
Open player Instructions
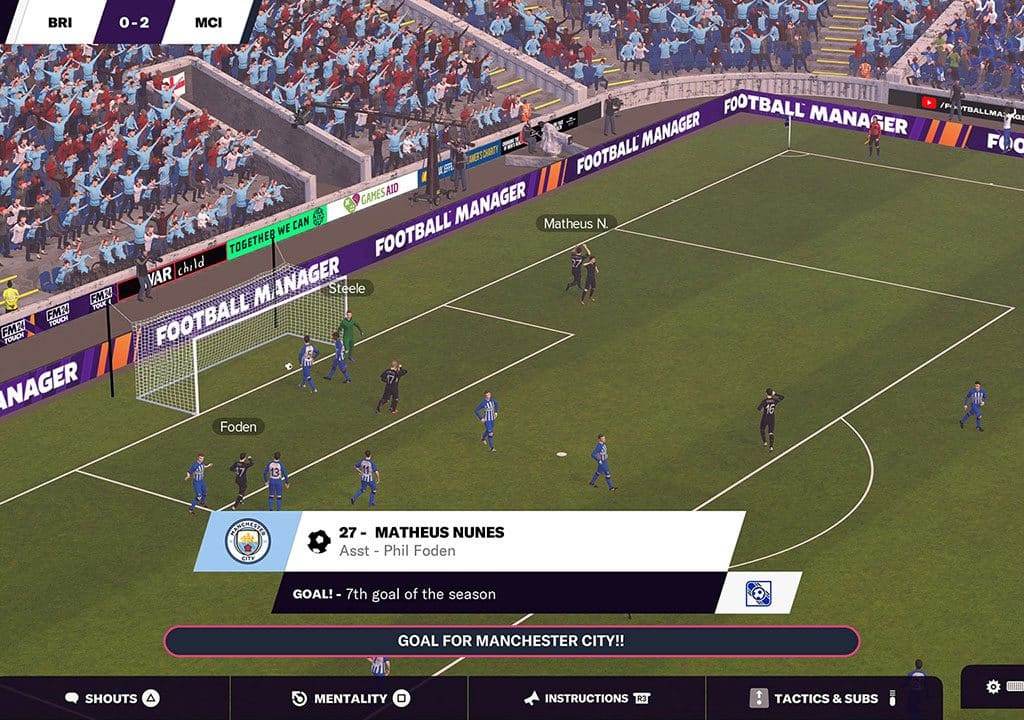[587, 698]
